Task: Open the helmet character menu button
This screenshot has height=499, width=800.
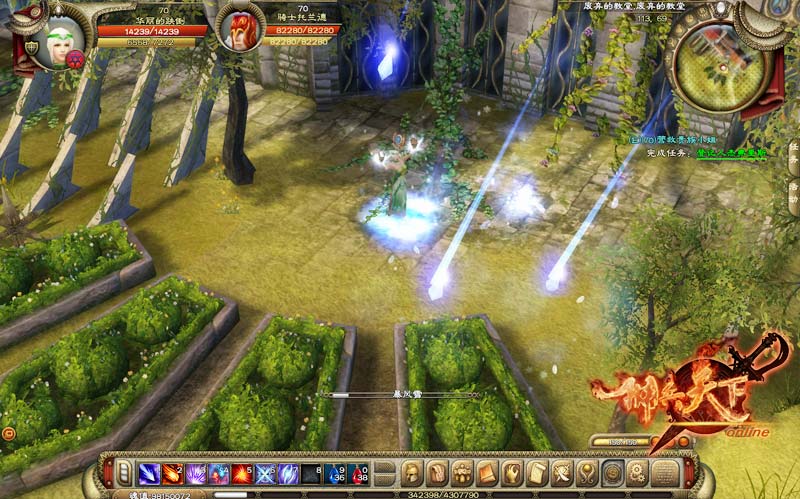Action: (412, 472)
